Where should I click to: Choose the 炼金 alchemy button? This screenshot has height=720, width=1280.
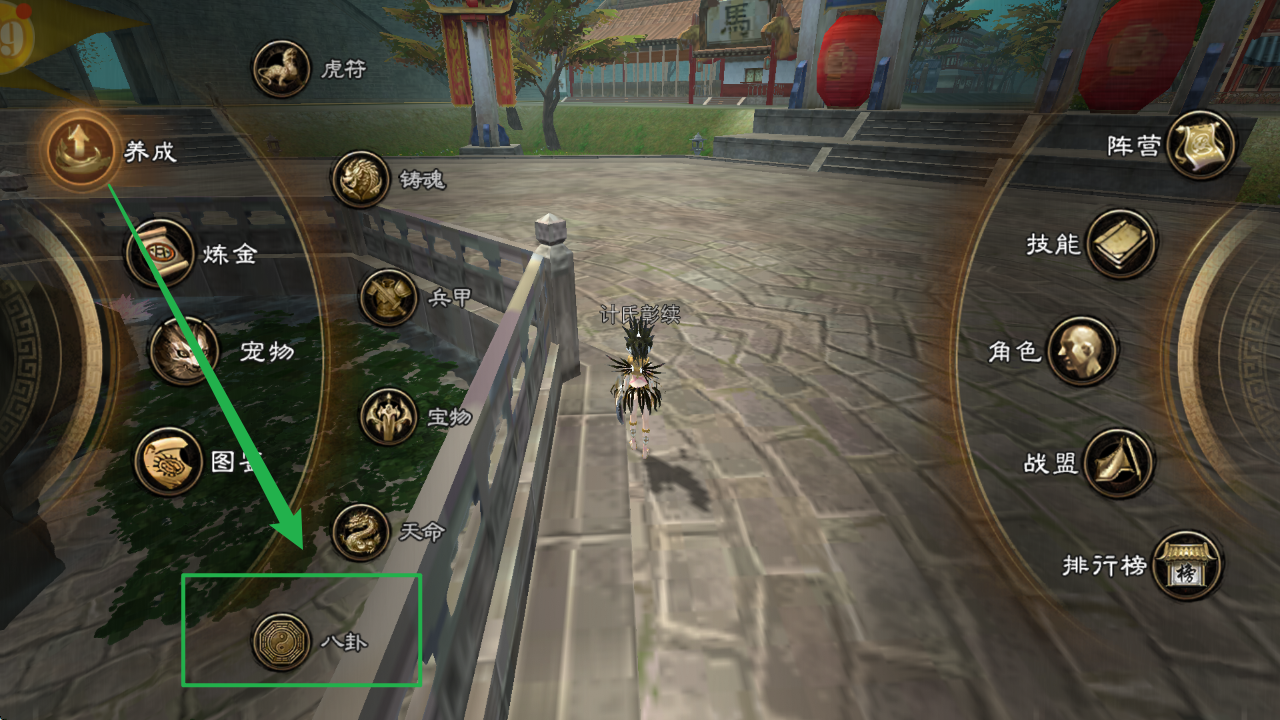pyautogui.click(x=160, y=253)
